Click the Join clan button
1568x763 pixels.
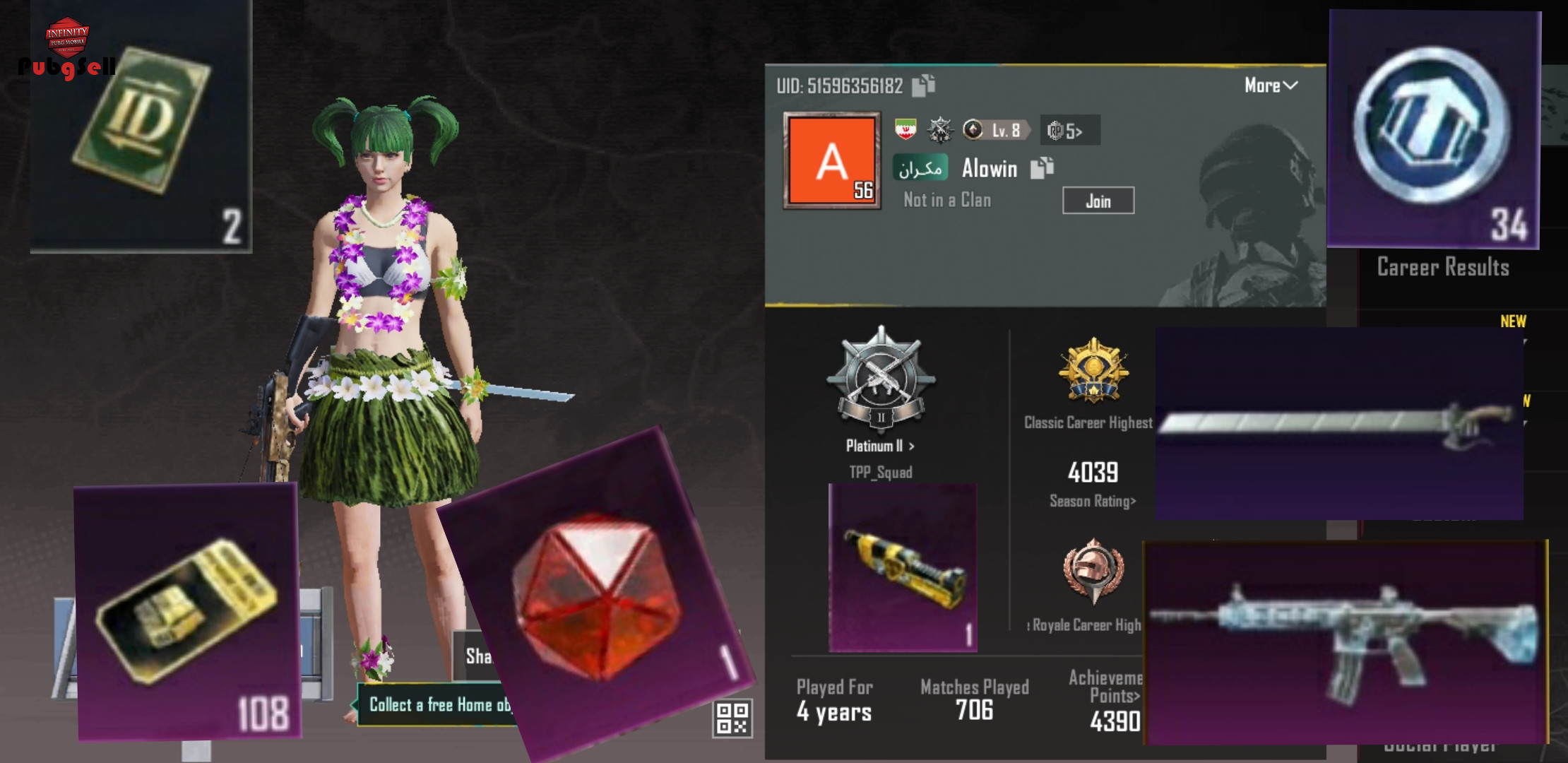1098,201
